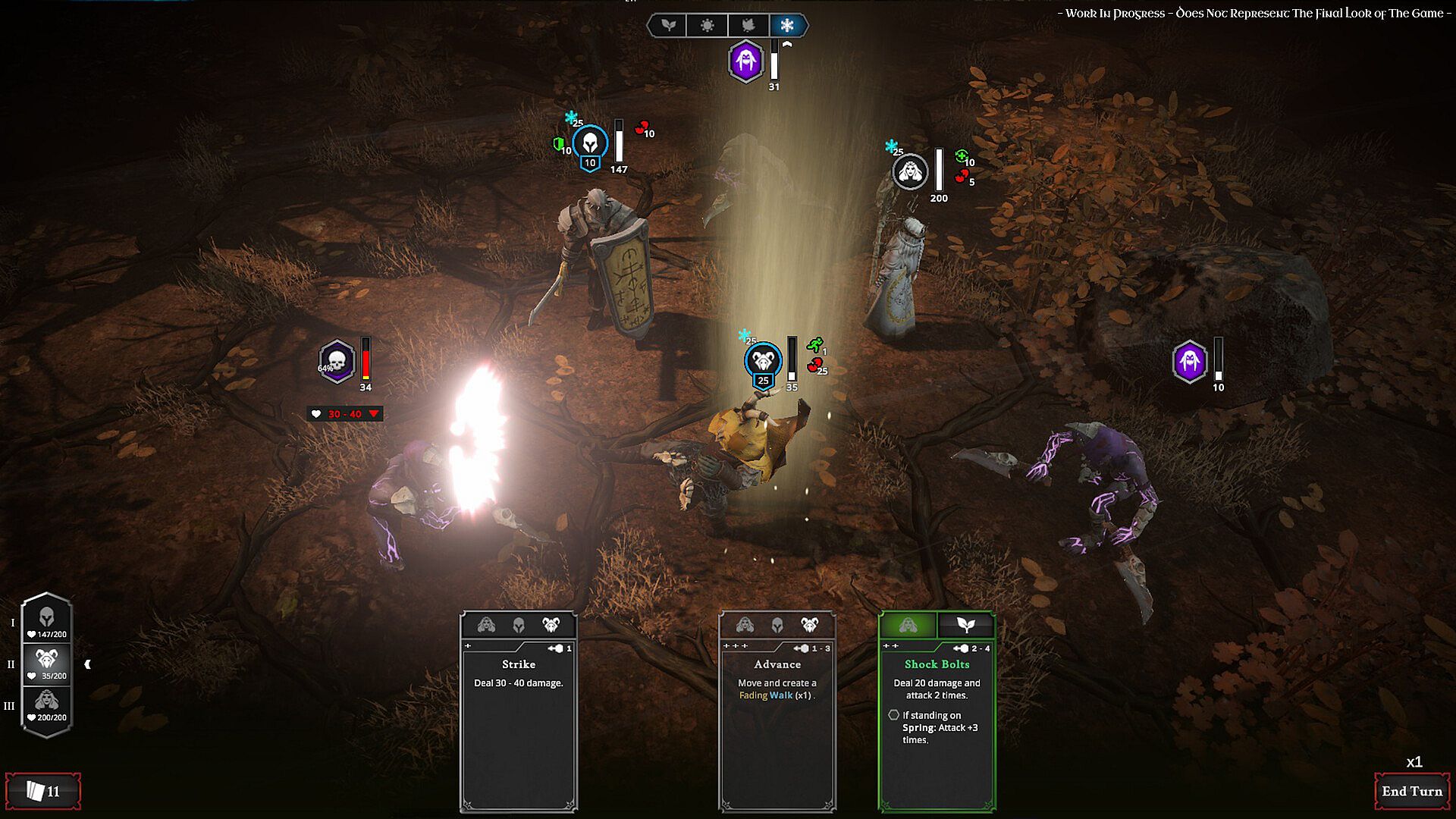Open the deck pile showing 11 cards

click(x=43, y=791)
